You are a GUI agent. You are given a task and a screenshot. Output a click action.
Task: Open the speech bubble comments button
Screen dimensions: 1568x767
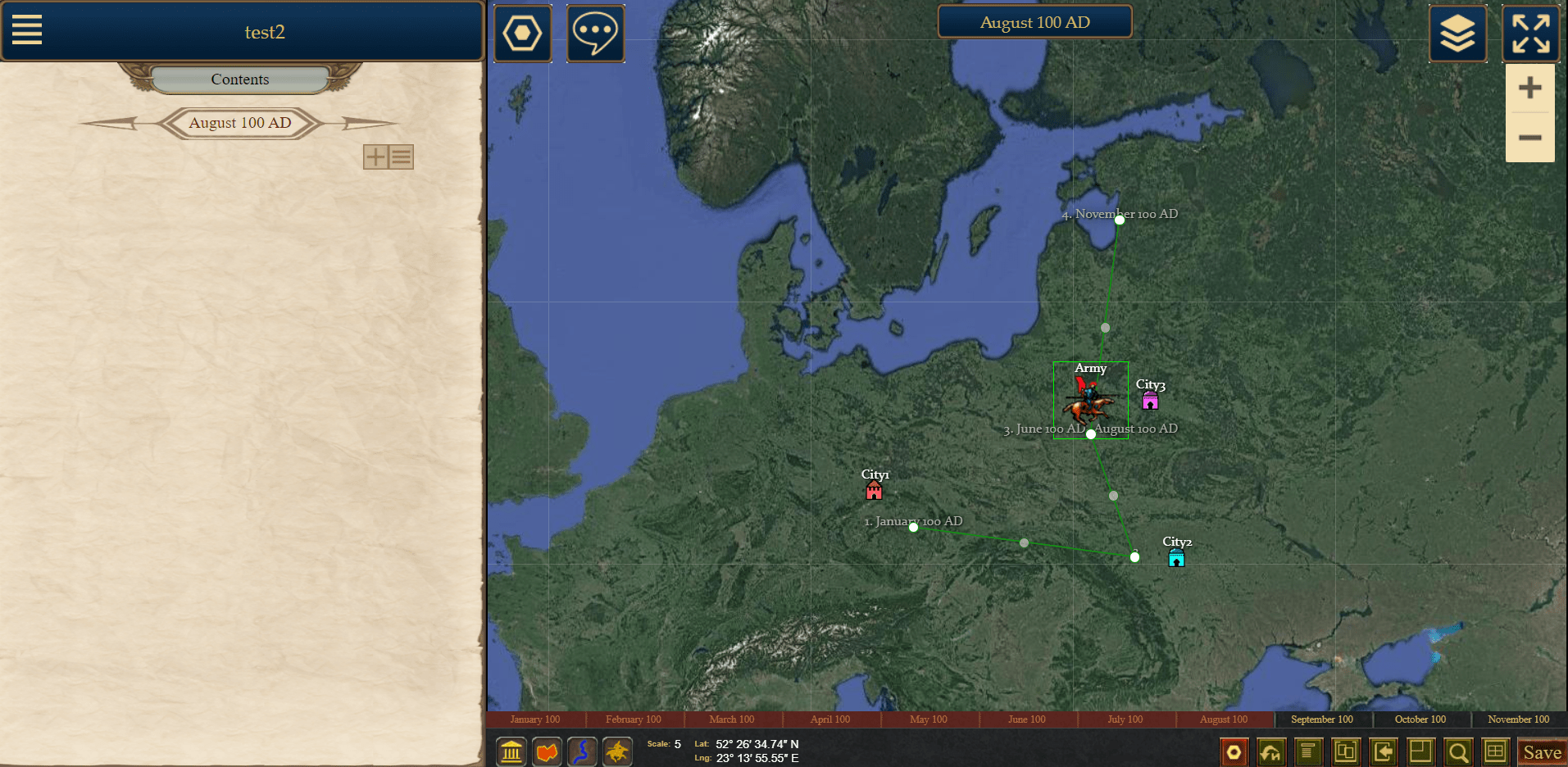click(x=596, y=34)
